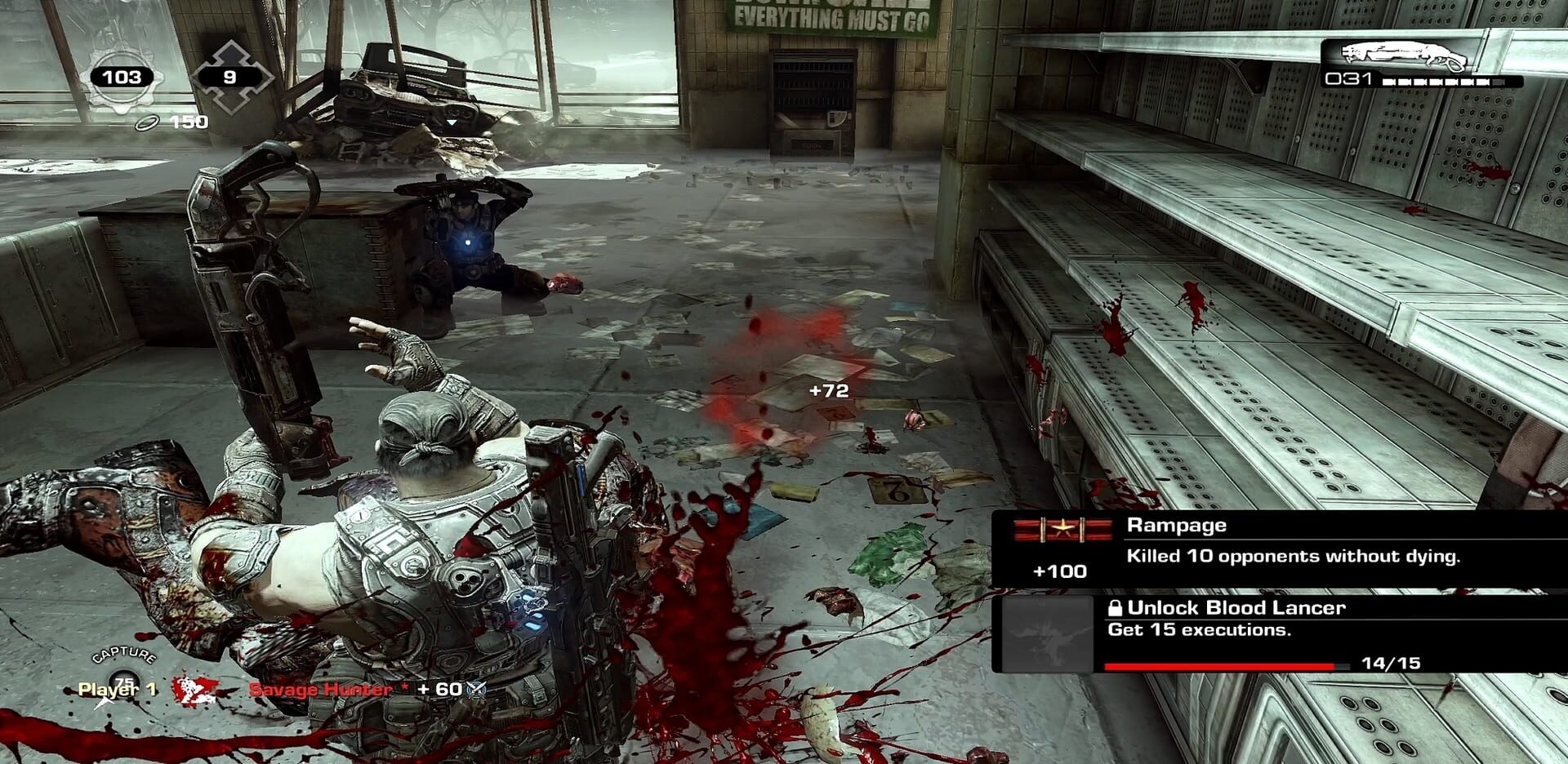Click the COG gear score emblem showing 103
This screenshot has height=764, width=1568.
click(122, 76)
